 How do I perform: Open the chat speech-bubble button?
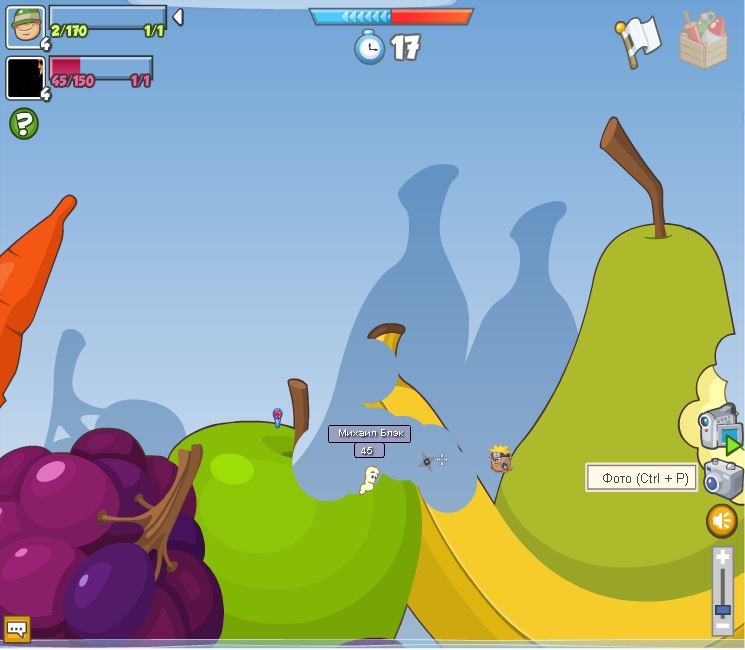click(17, 628)
